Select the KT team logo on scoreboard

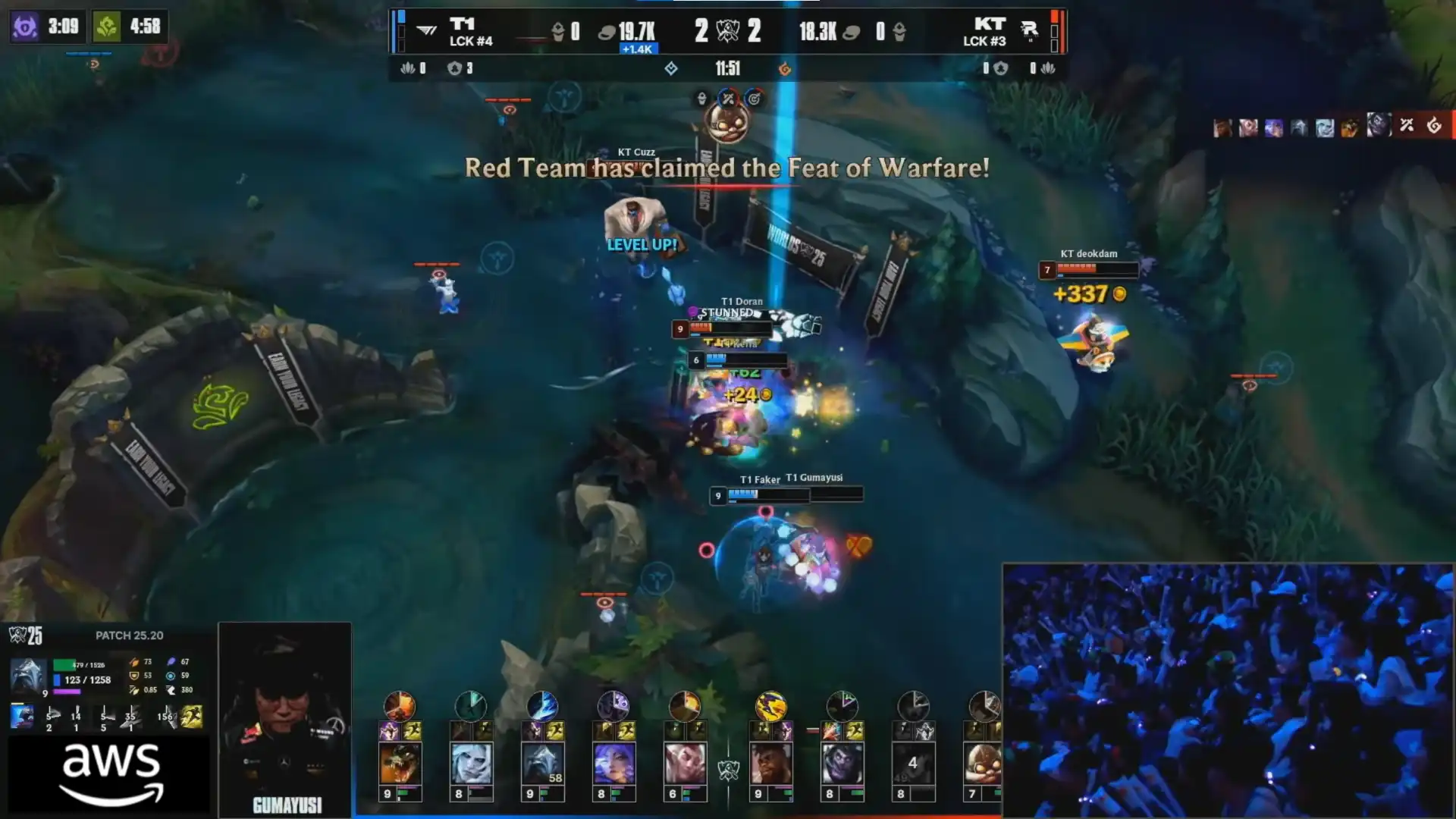pos(1029,30)
